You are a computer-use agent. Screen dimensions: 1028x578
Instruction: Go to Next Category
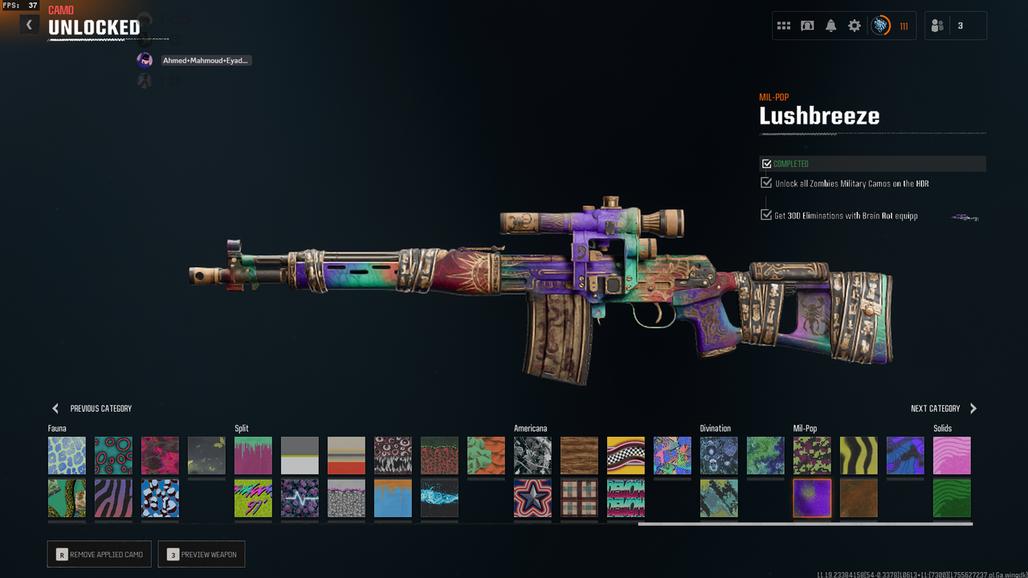[x=943, y=408]
